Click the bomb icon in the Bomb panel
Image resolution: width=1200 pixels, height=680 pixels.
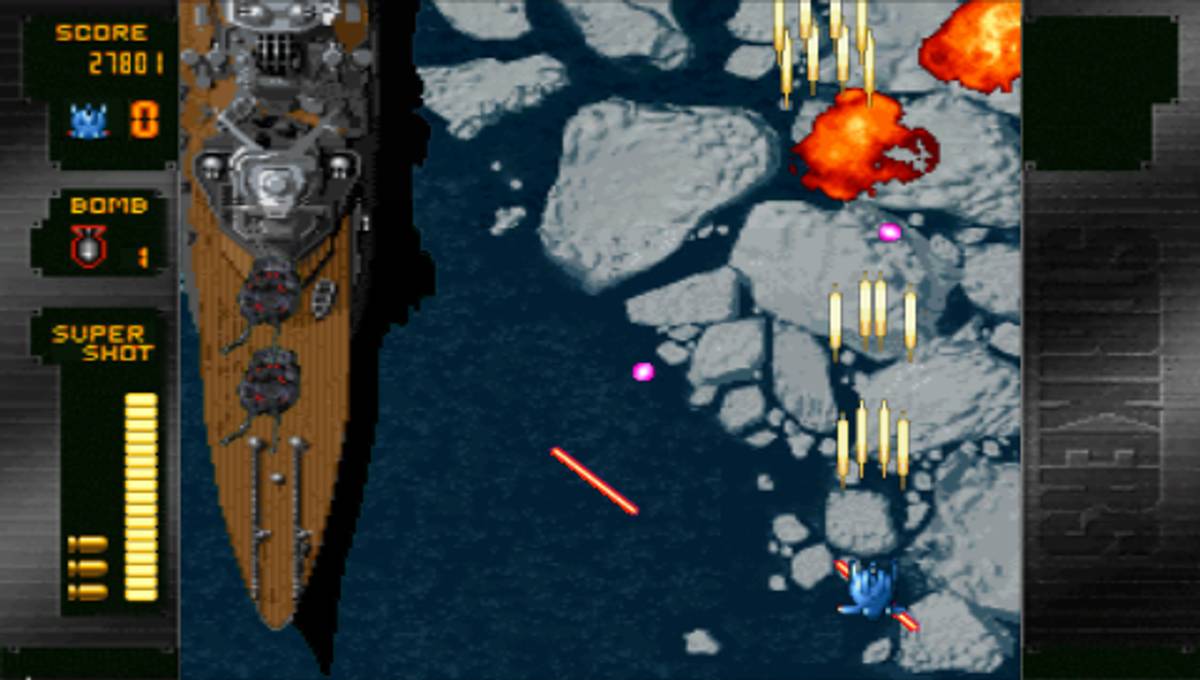[88, 246]
